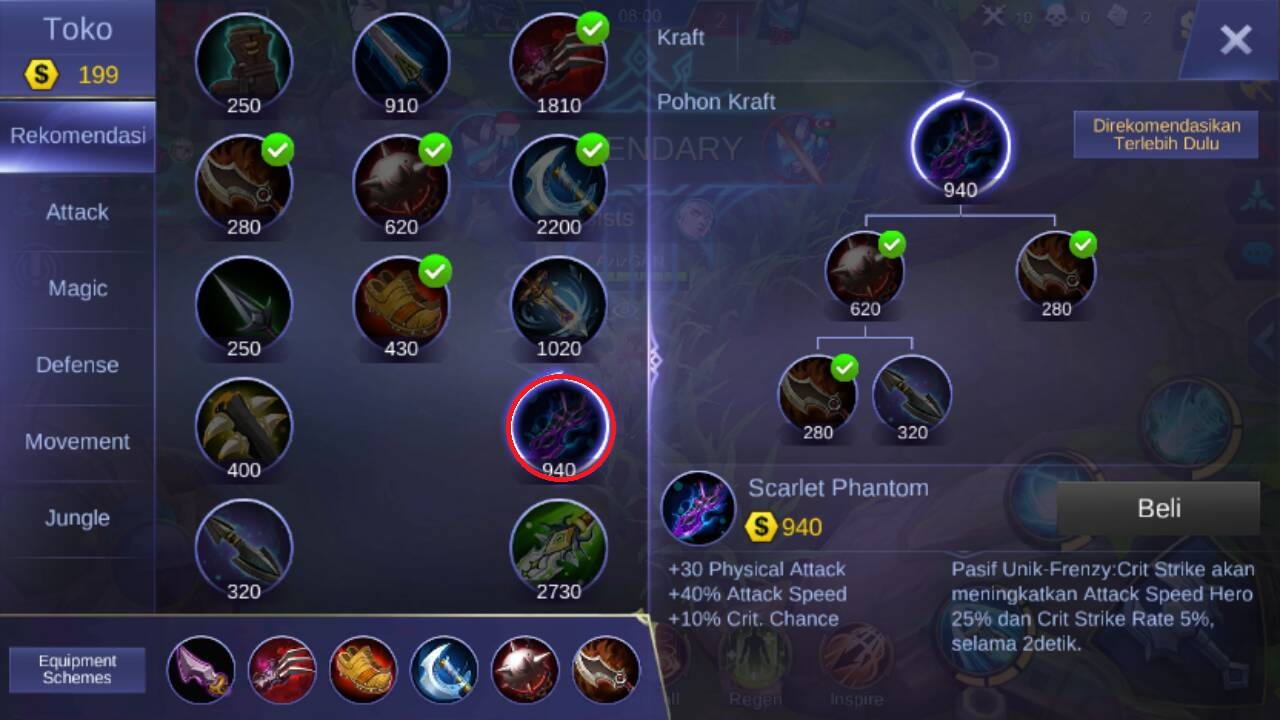This screenshot has height=720, width=1280.
Task: Pick the 430 gold boots item
Action: (401, 303)
